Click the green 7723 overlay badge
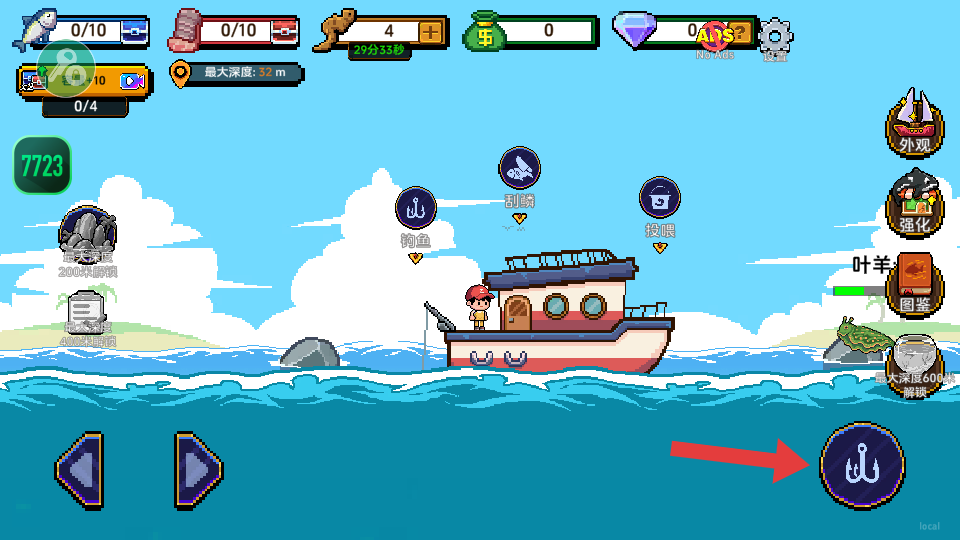960x540 pixels. tap(42, 165)
